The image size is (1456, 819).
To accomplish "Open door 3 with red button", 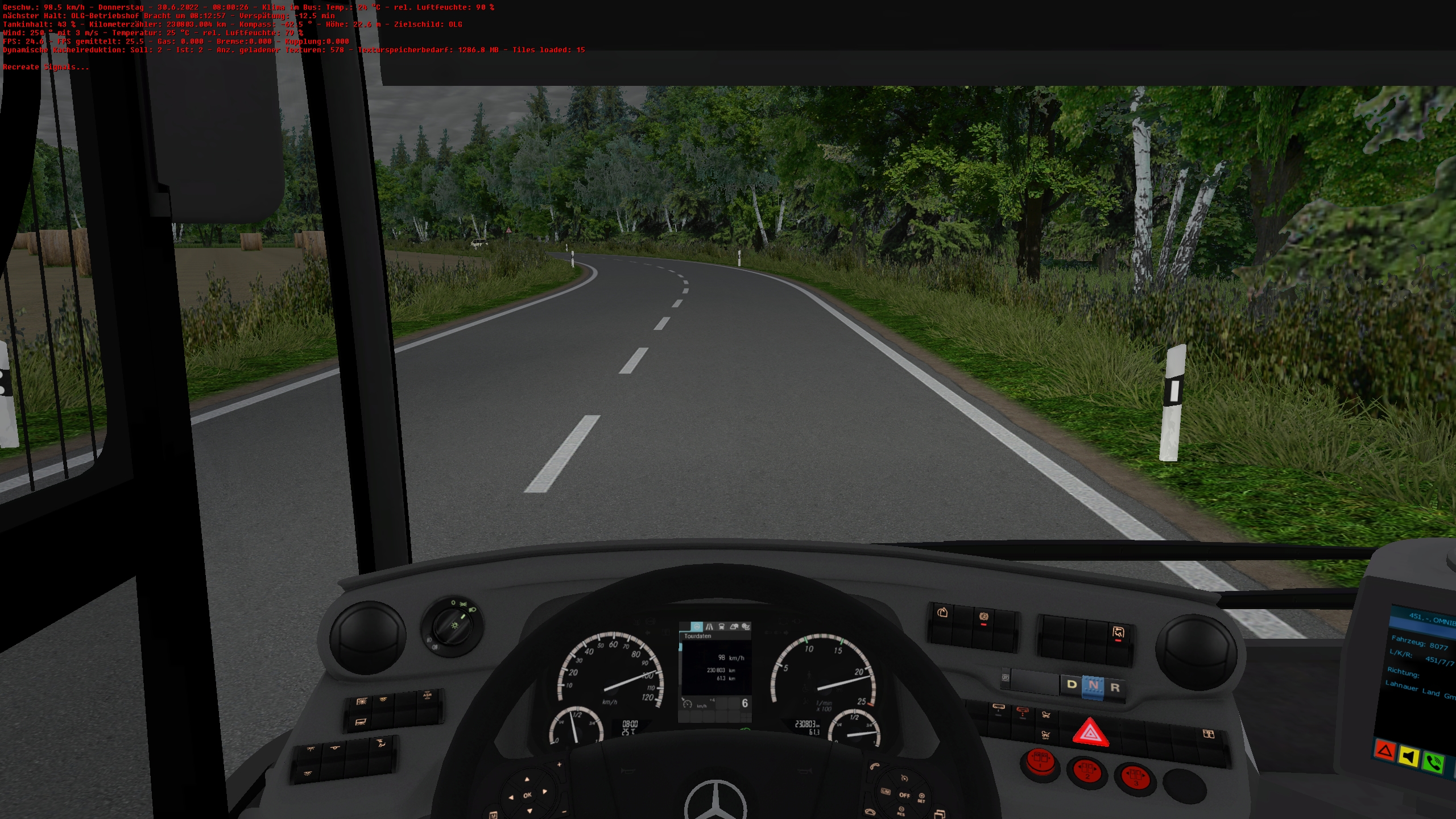I will pos(1136,778).
